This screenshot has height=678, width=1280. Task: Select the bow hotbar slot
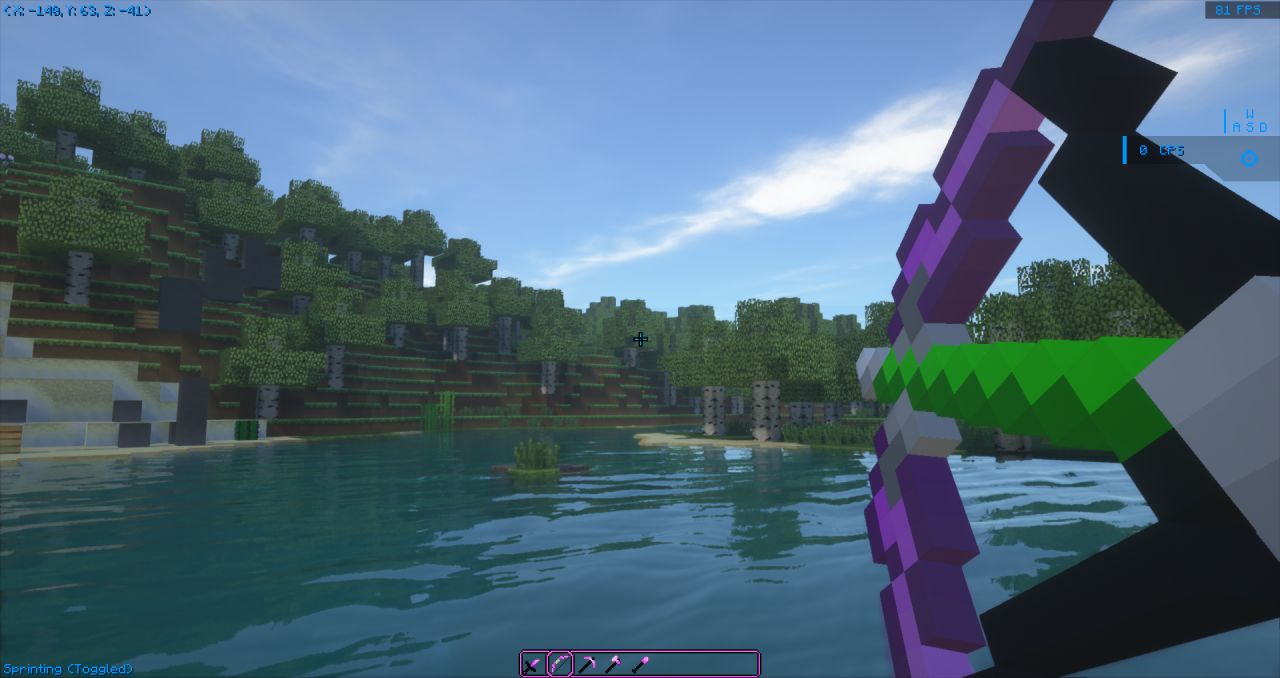[560, 664]
